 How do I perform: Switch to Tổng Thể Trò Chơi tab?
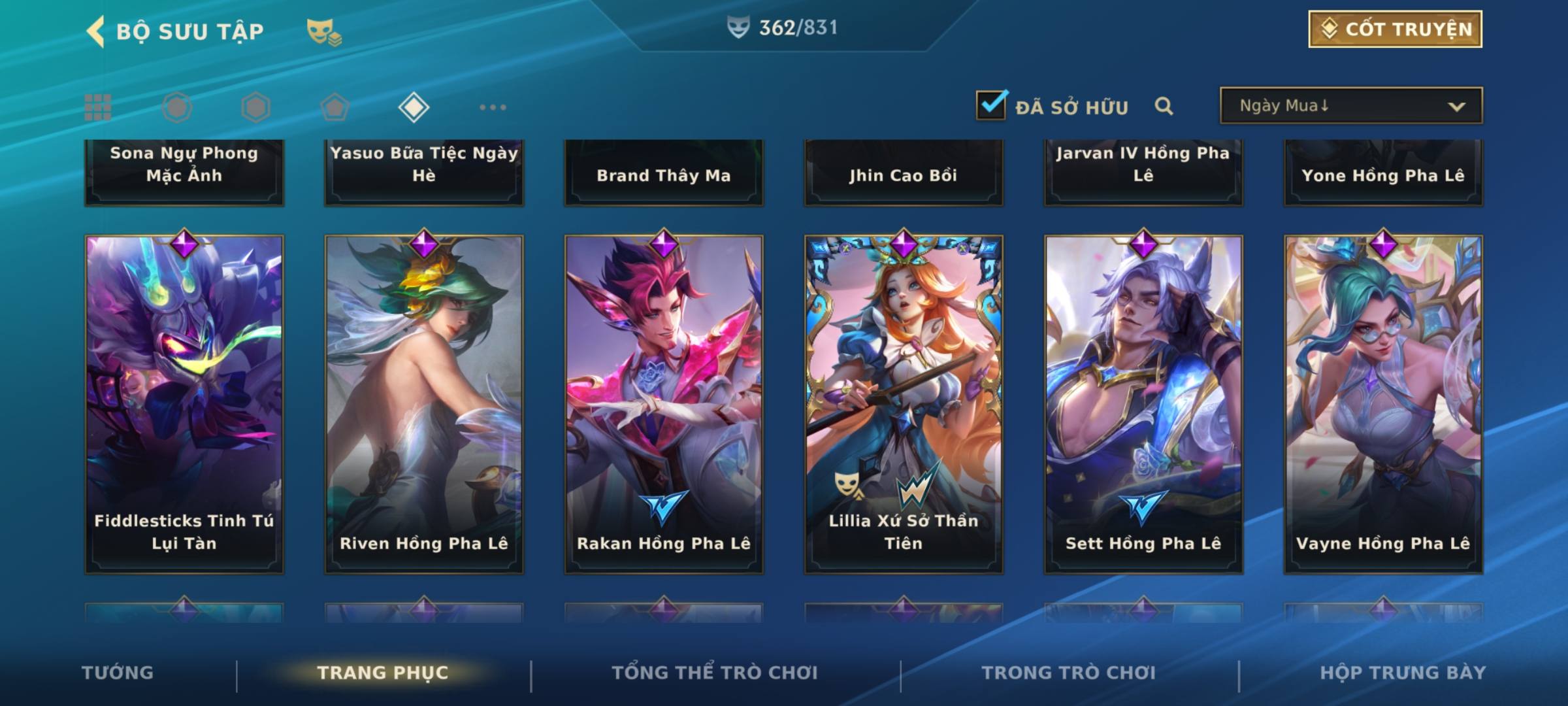point(715,673)
